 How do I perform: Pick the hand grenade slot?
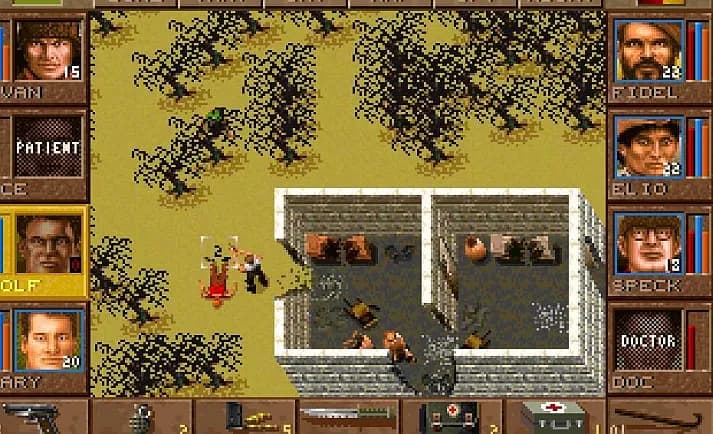[x=143, y=417]
